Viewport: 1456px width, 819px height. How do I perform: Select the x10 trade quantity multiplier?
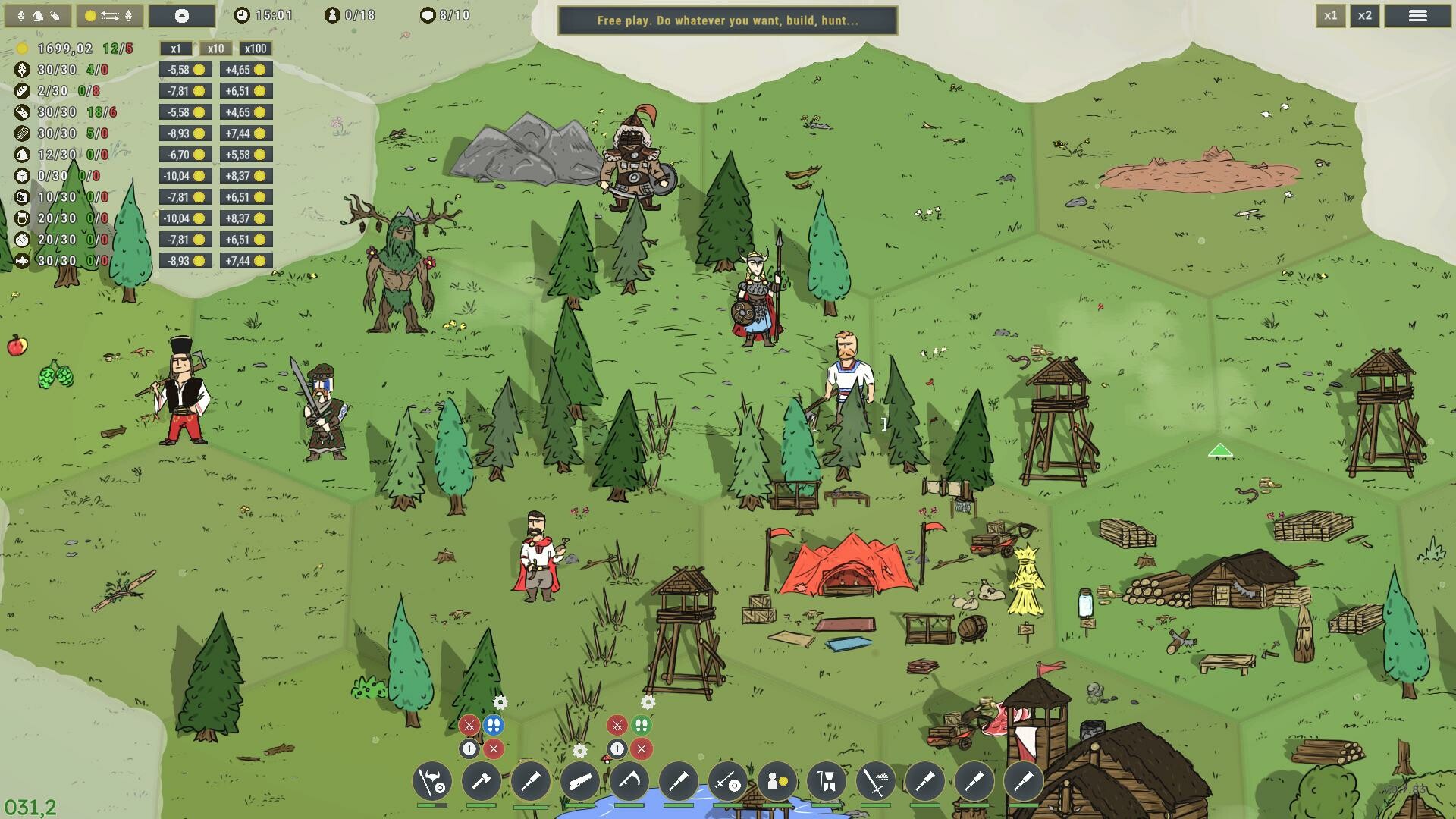(x=215, y=49)
